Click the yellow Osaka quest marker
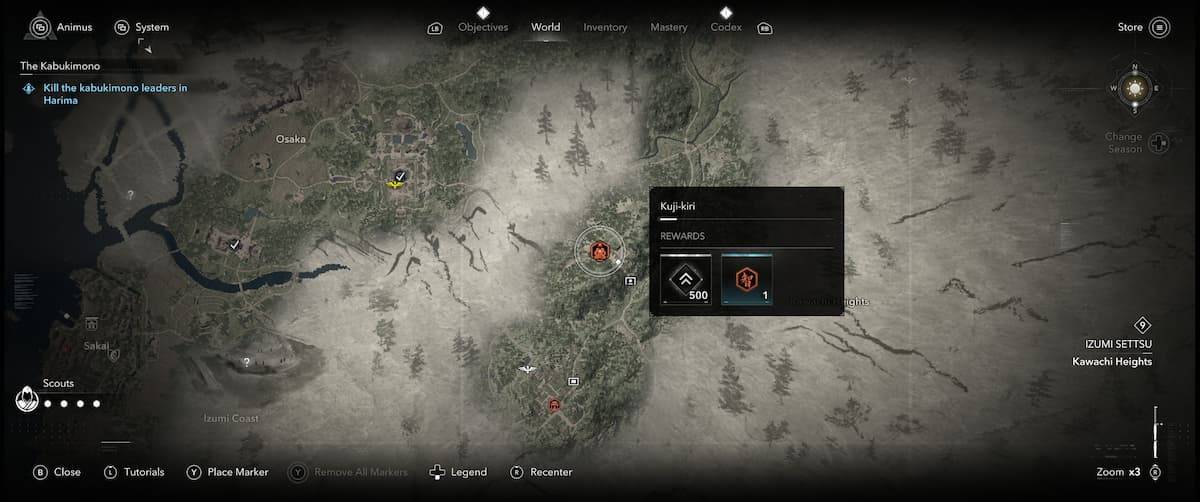1200x502 pixels. pyautogui.click(x=396, y=185)
